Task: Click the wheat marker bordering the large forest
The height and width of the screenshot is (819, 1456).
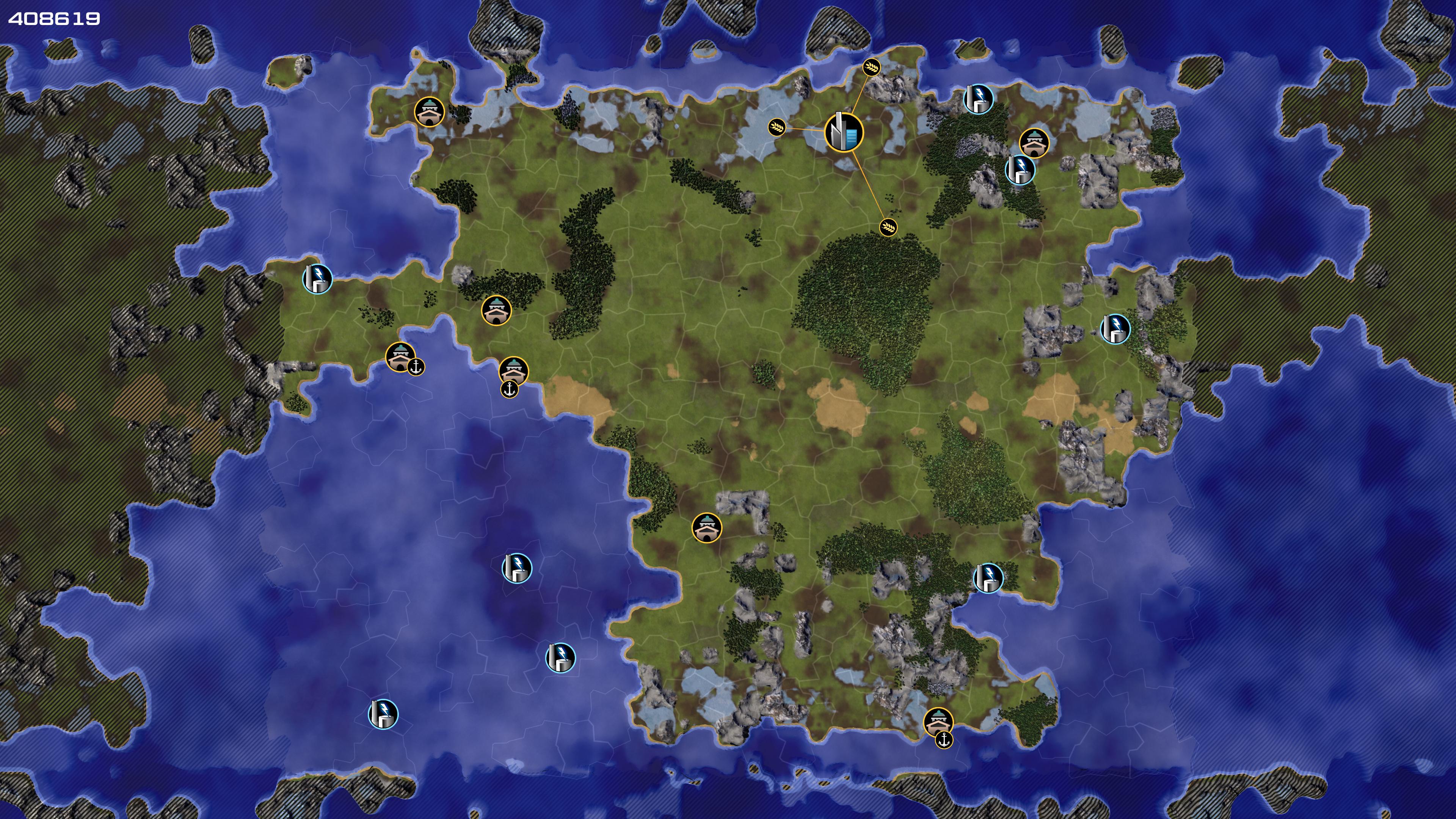Action: click(x=888, y=227)
